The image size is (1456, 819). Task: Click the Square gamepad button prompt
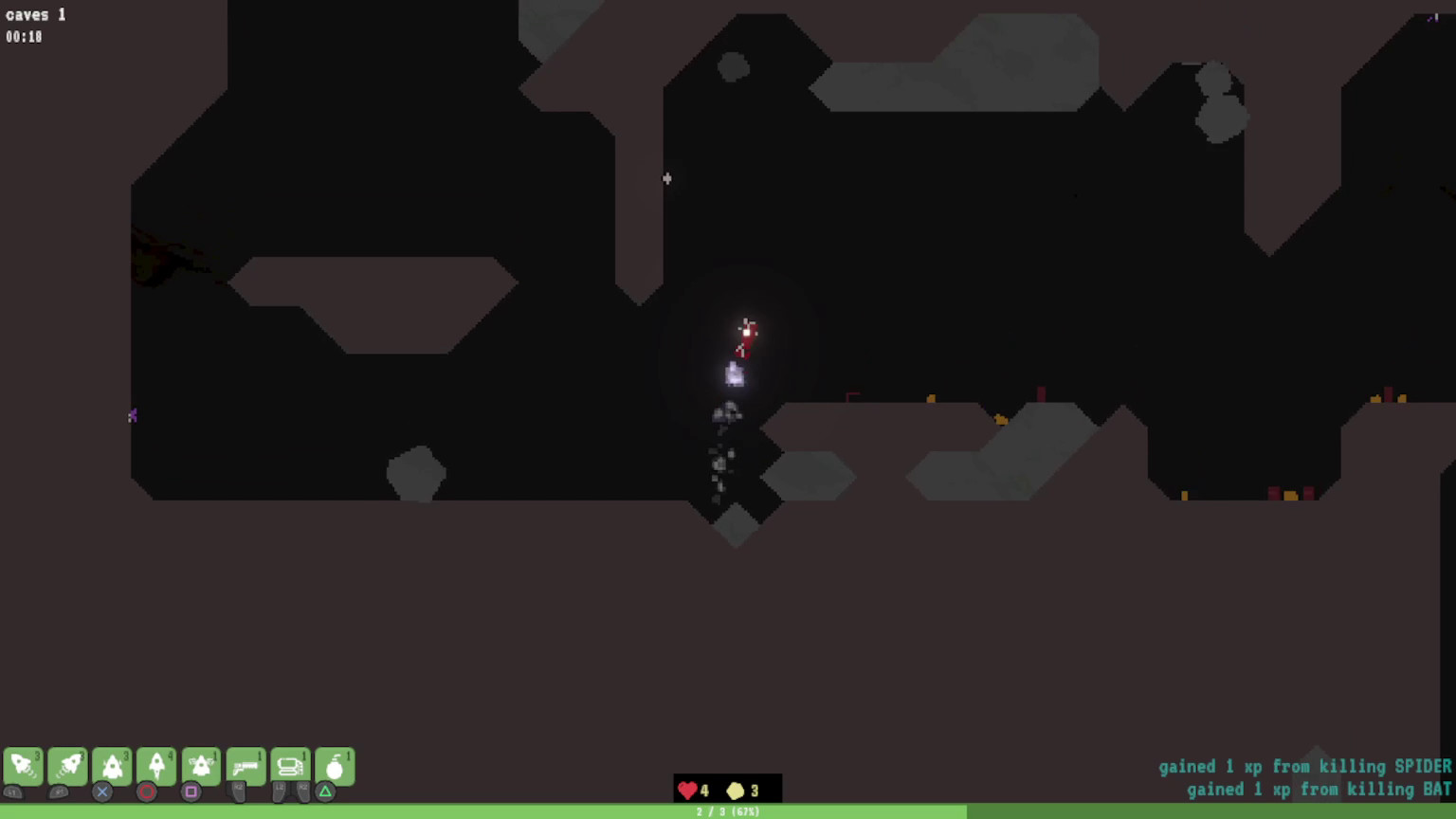click(x=191, y=792)
